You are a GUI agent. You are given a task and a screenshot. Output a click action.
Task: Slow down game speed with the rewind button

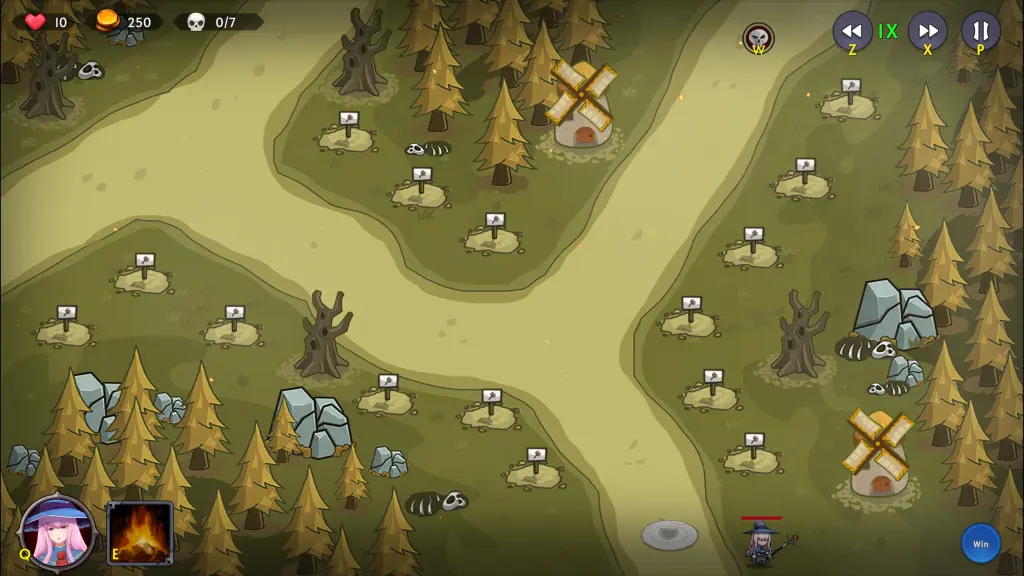pos(852,31)
